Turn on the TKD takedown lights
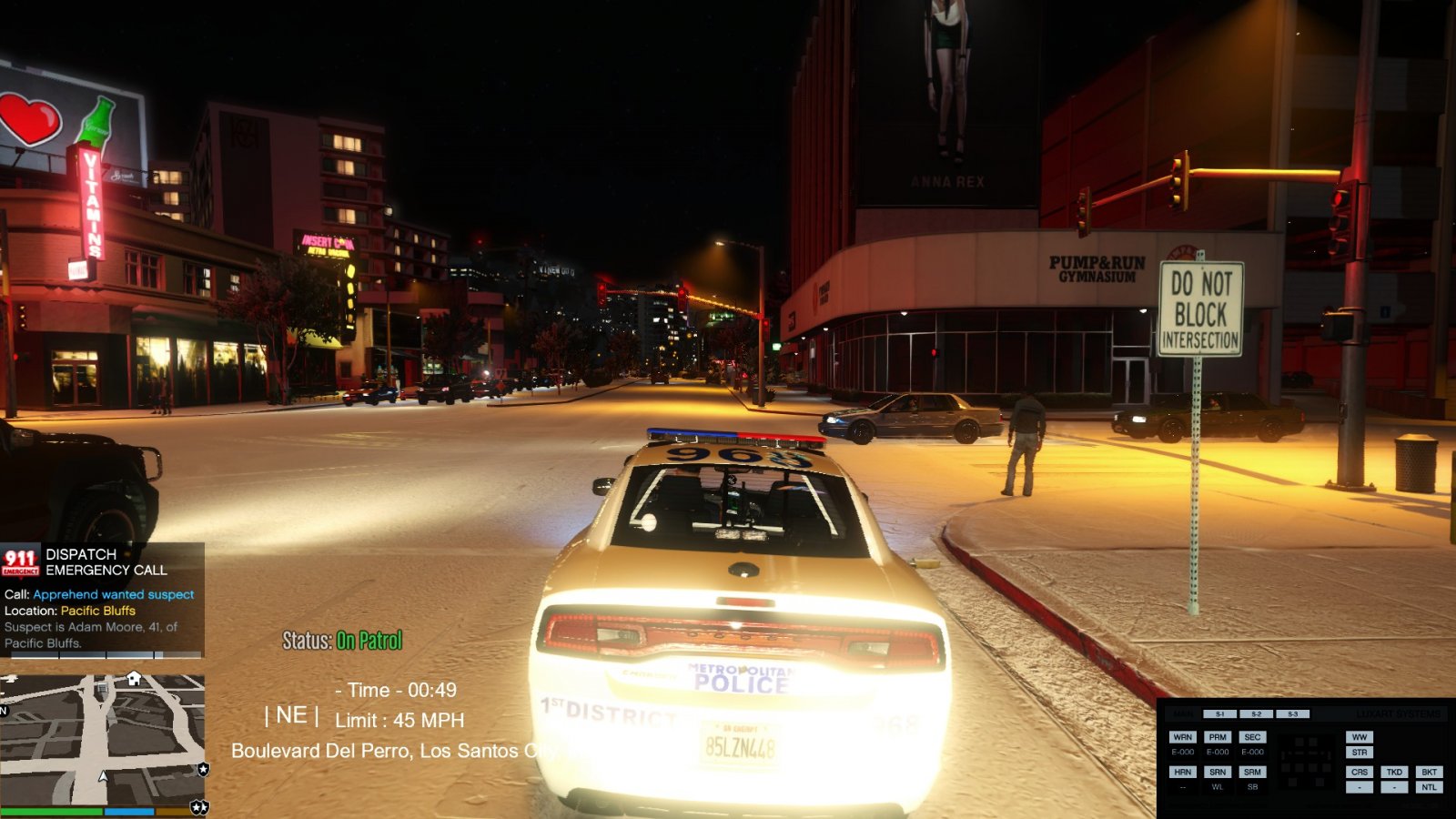 coord(1394,772)
